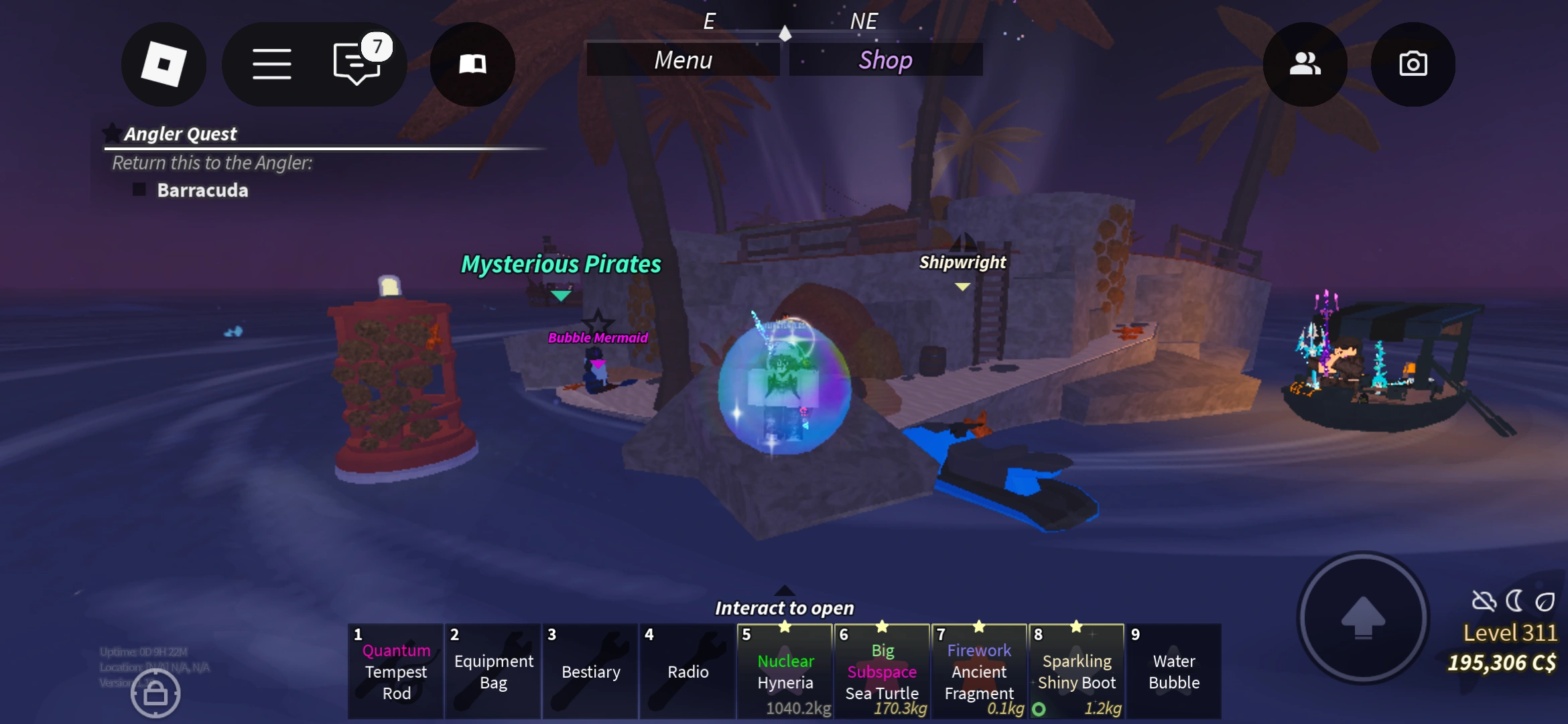Switch to the Shop tab
Screen dimensions: 1568x724
tap(885, 60)
